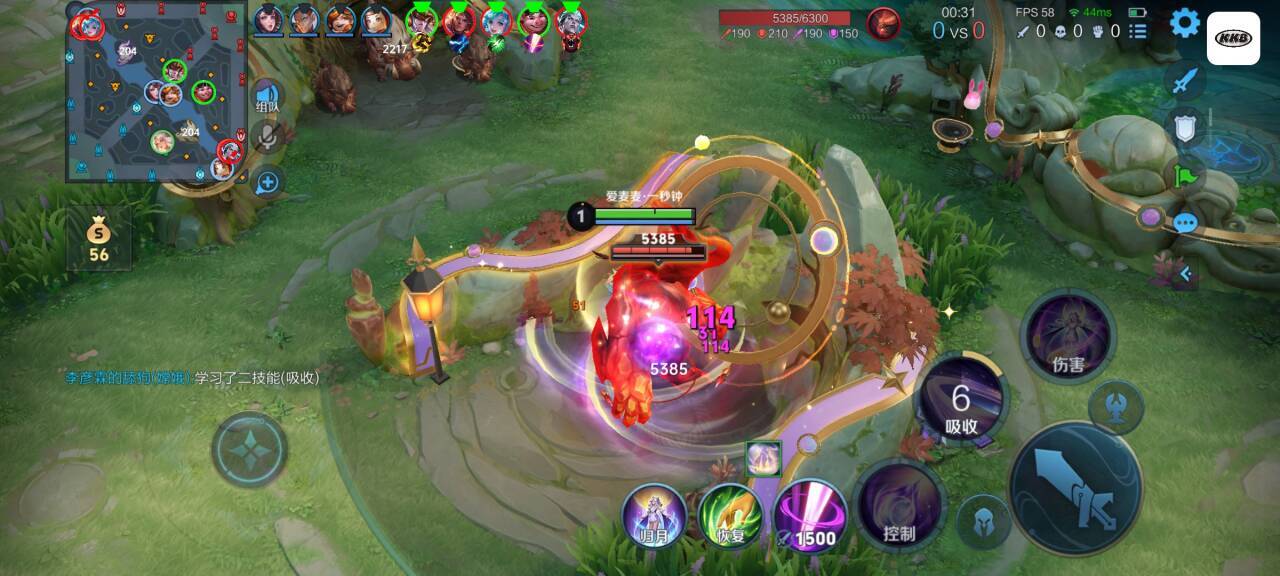Send the shield retreat signal
The image size is (1280, 576).
point(1185,127)
